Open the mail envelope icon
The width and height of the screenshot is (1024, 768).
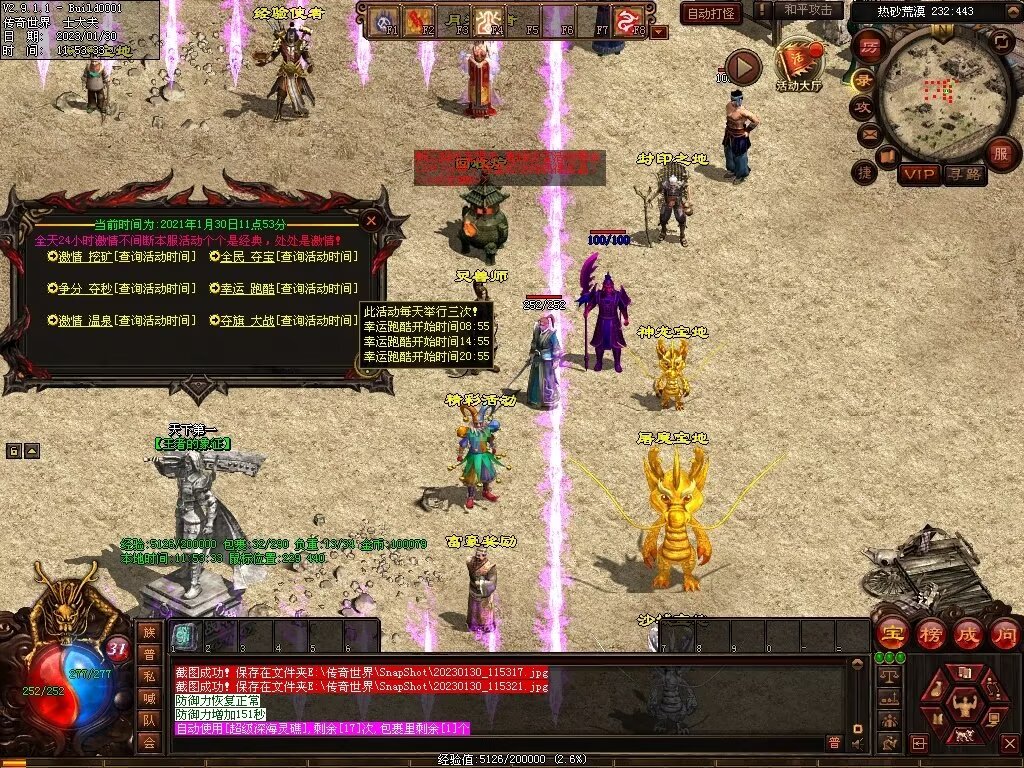click(x=869, y=132)
